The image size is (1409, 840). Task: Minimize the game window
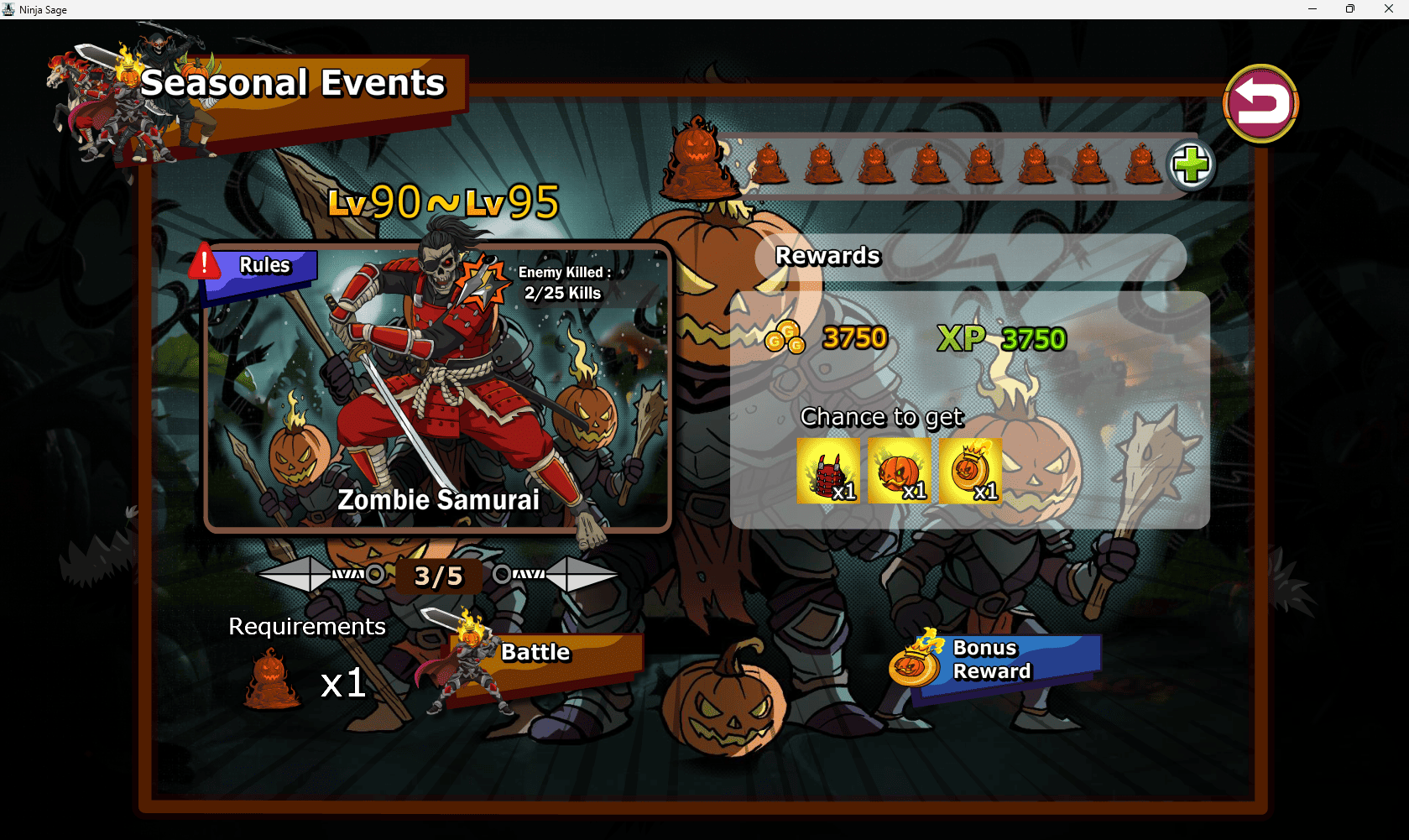pos(1312,9)
